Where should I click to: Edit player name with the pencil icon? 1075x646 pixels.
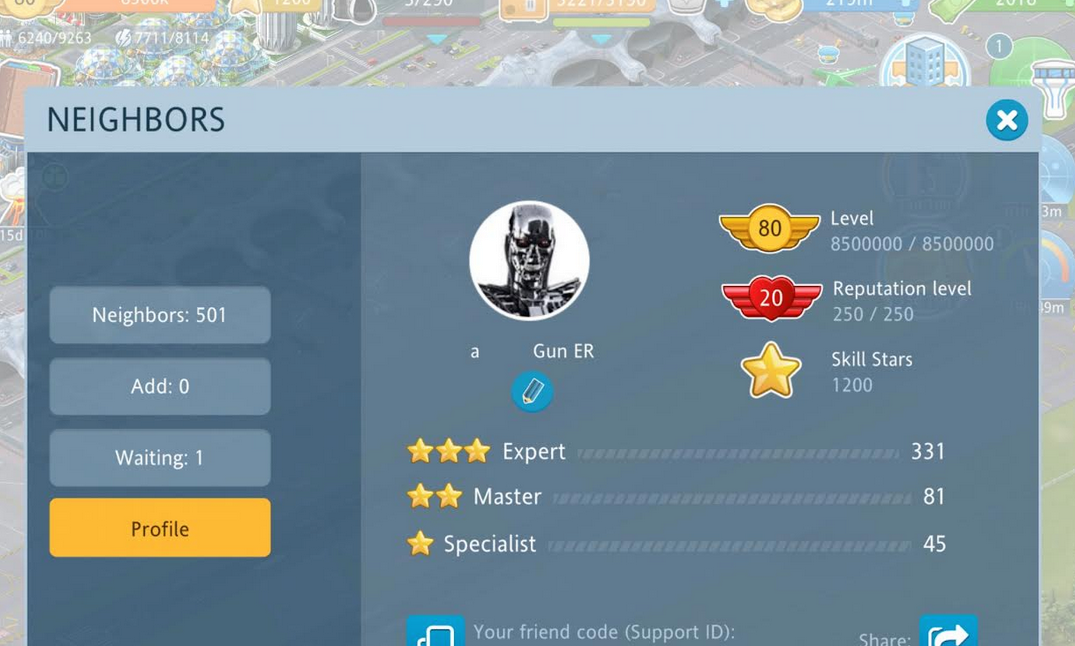[532, 391]
